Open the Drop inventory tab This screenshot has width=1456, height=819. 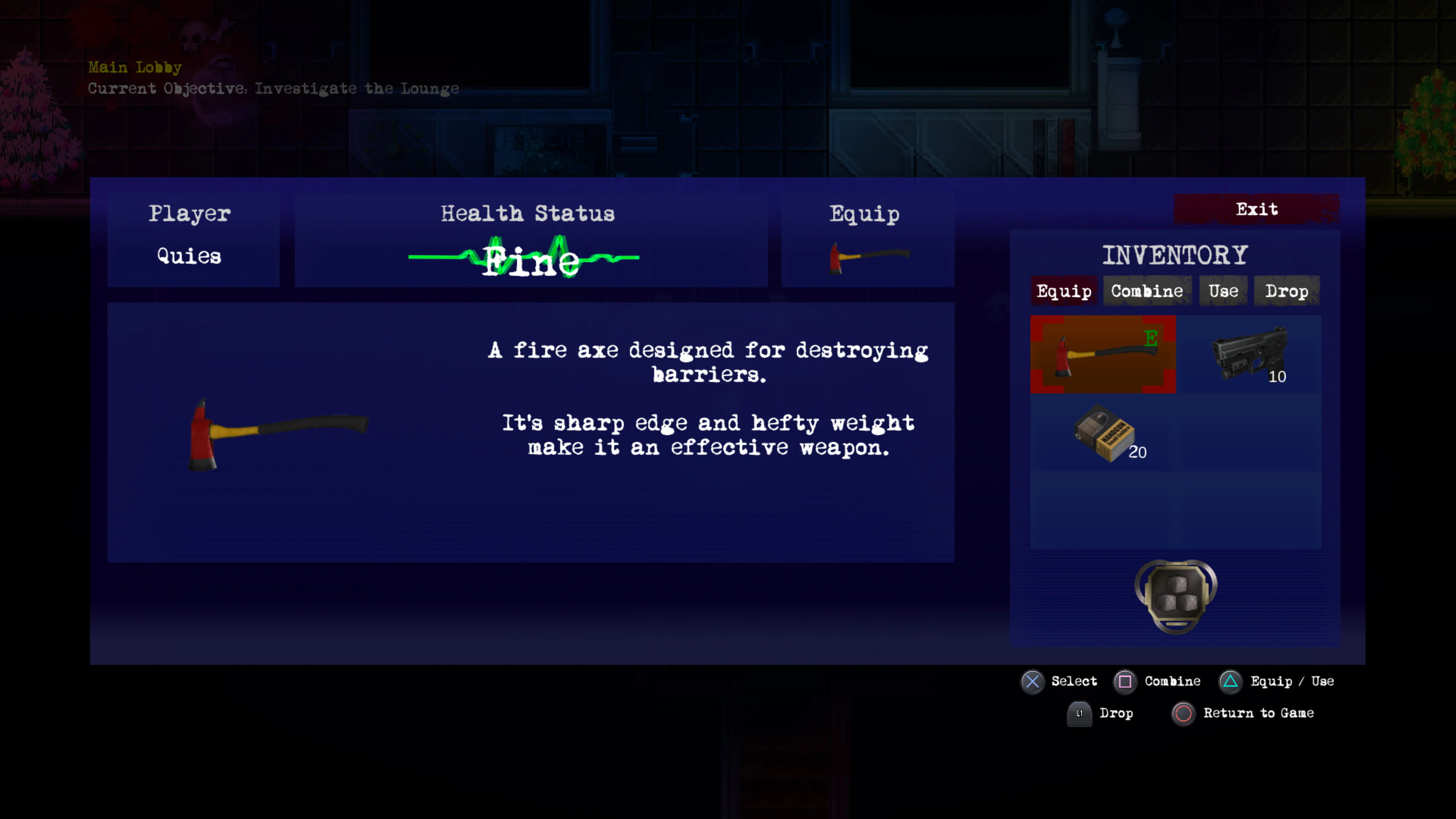click(x=1287, y=290)
